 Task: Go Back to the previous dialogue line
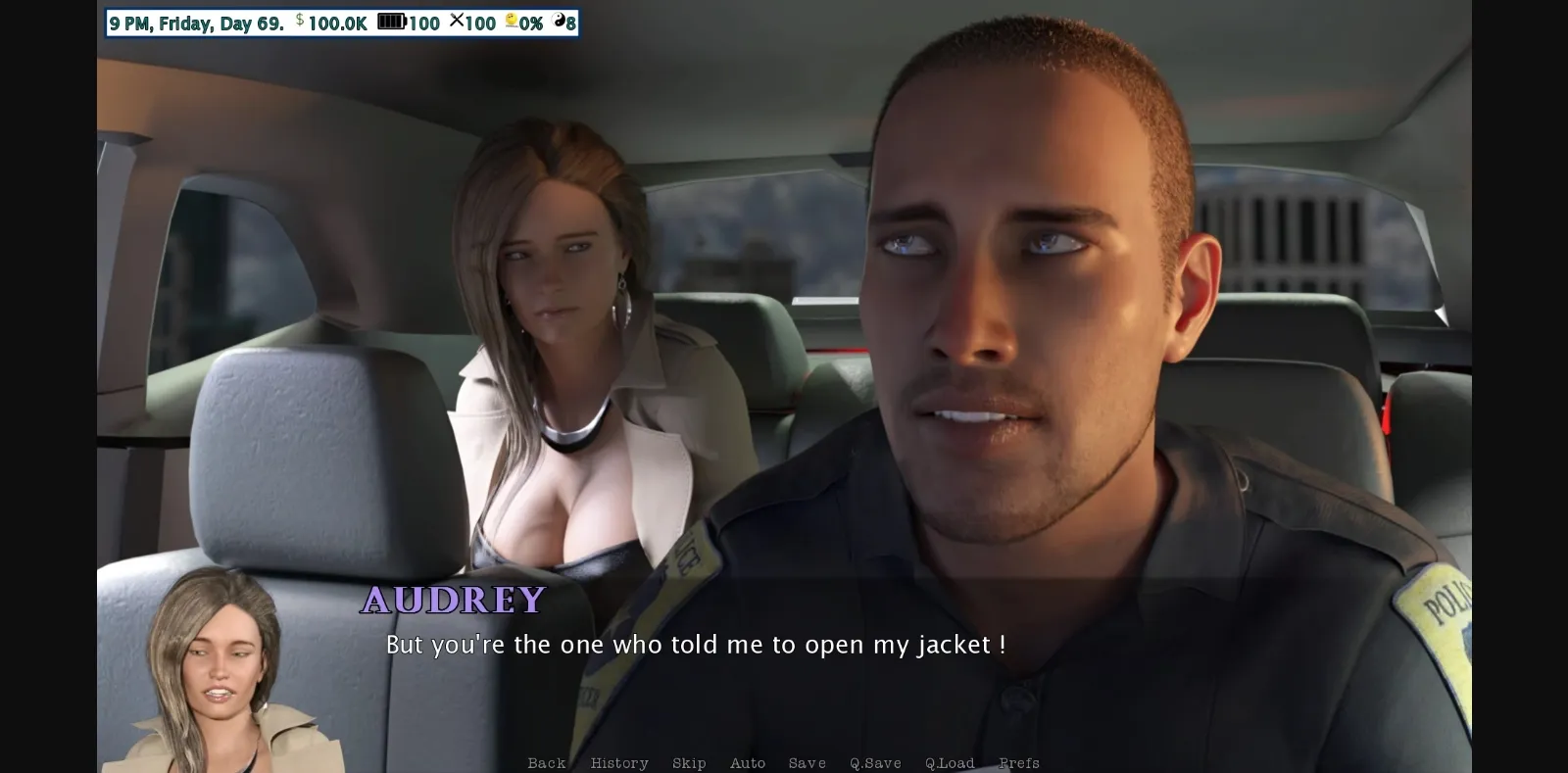tap(546, 762)
